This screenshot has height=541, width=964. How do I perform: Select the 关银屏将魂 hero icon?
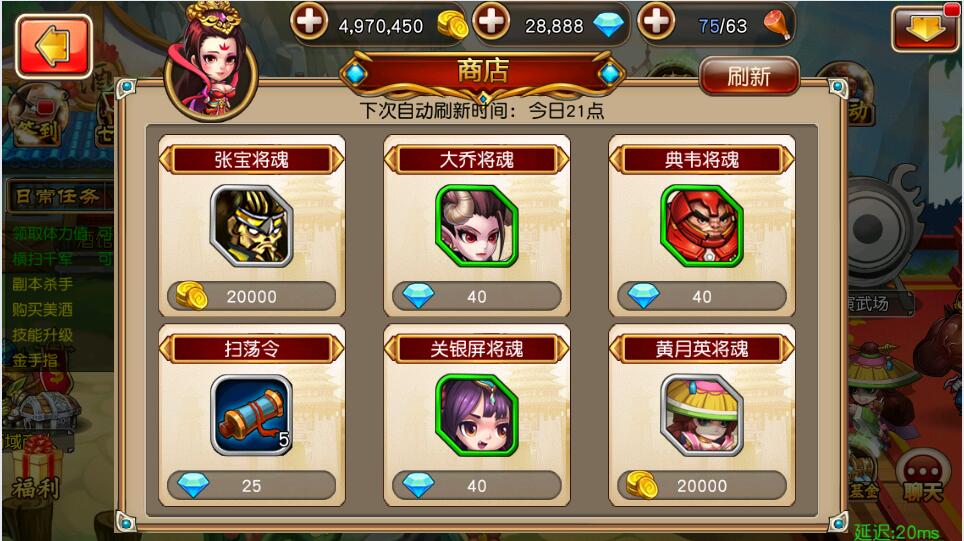coord(477,415)
